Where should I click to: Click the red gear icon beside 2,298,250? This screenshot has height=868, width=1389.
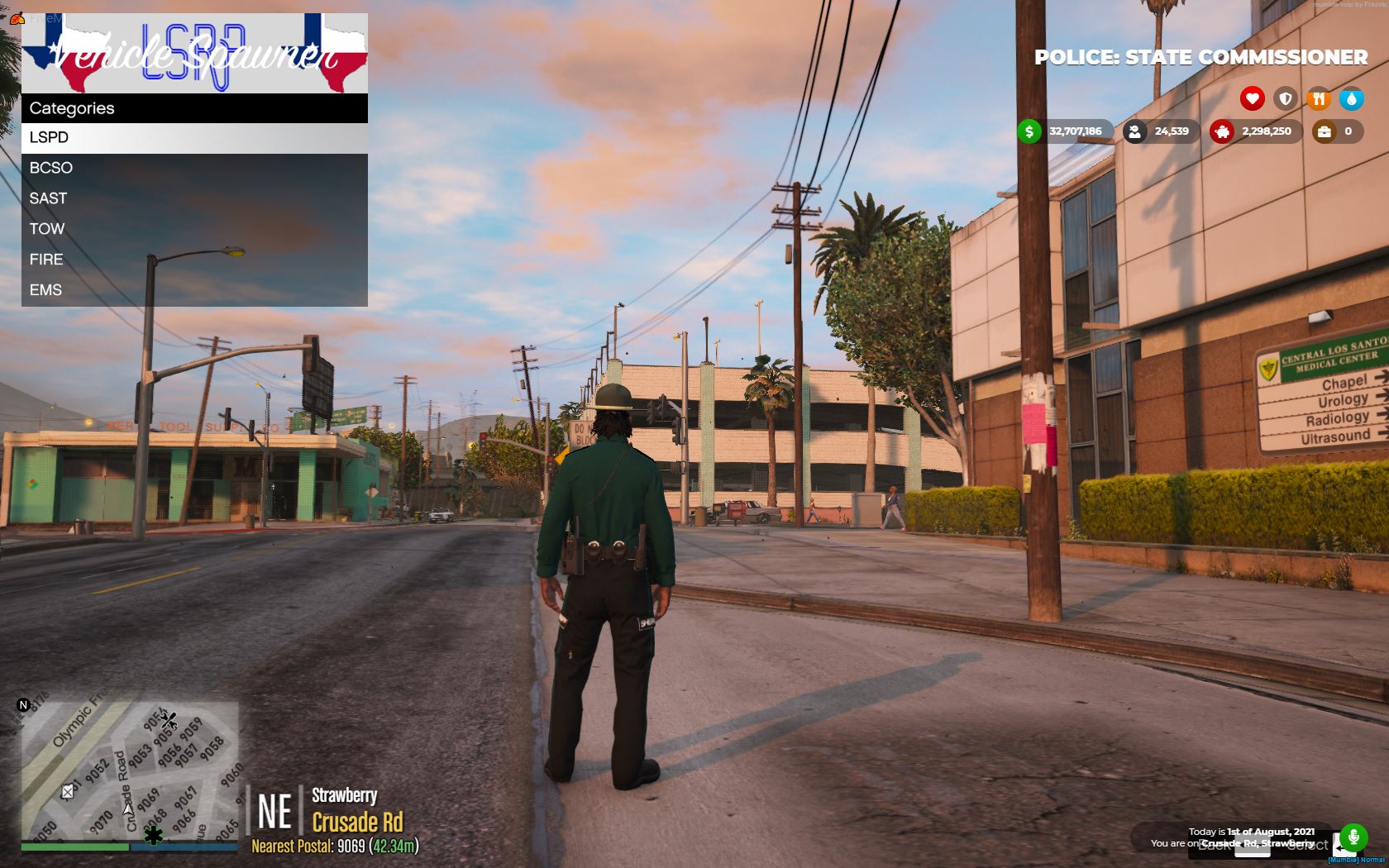[x=1223, y=131]
